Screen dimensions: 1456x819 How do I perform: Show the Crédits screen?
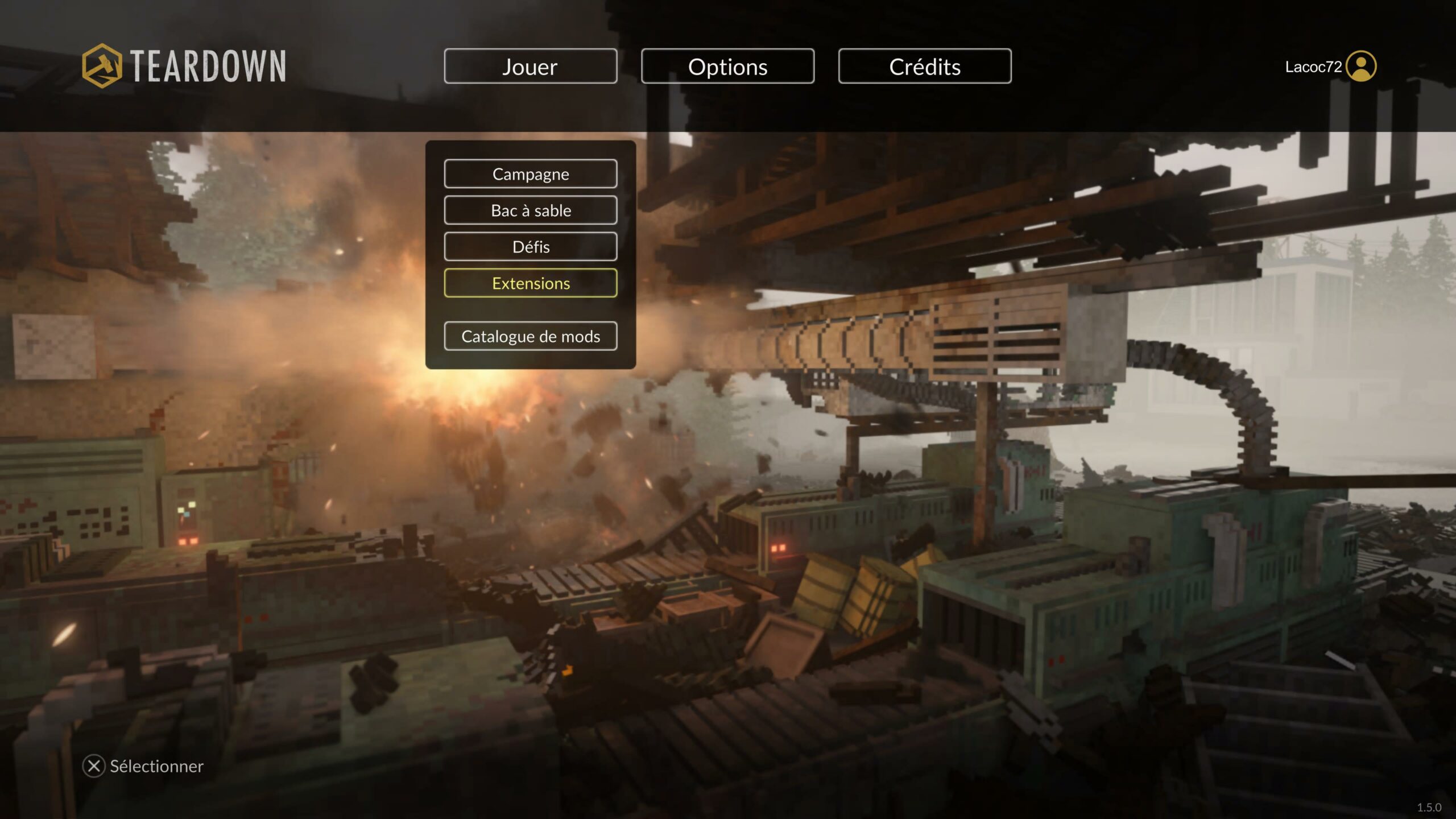point(924,67)
